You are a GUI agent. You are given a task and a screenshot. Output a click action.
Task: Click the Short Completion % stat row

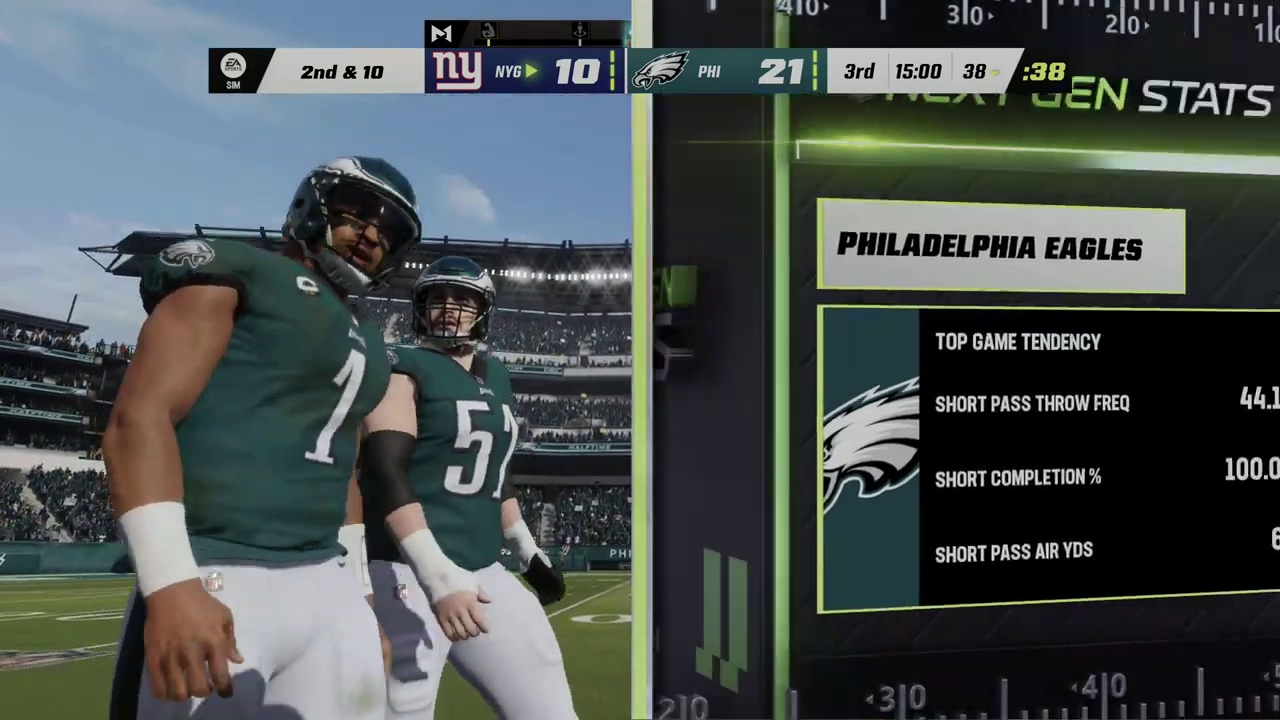pos(1018,478)
